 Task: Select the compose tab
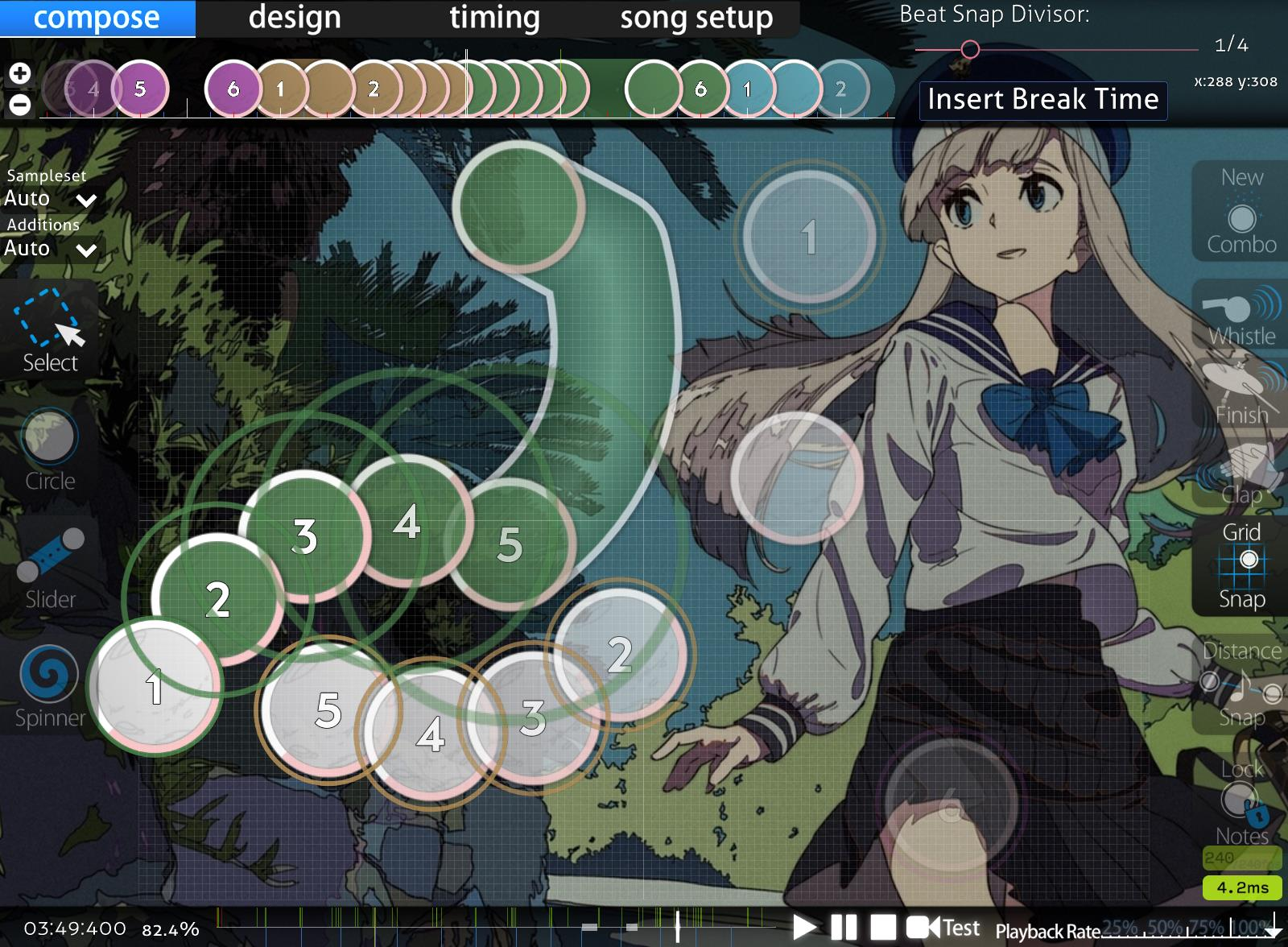click(97, 18)
